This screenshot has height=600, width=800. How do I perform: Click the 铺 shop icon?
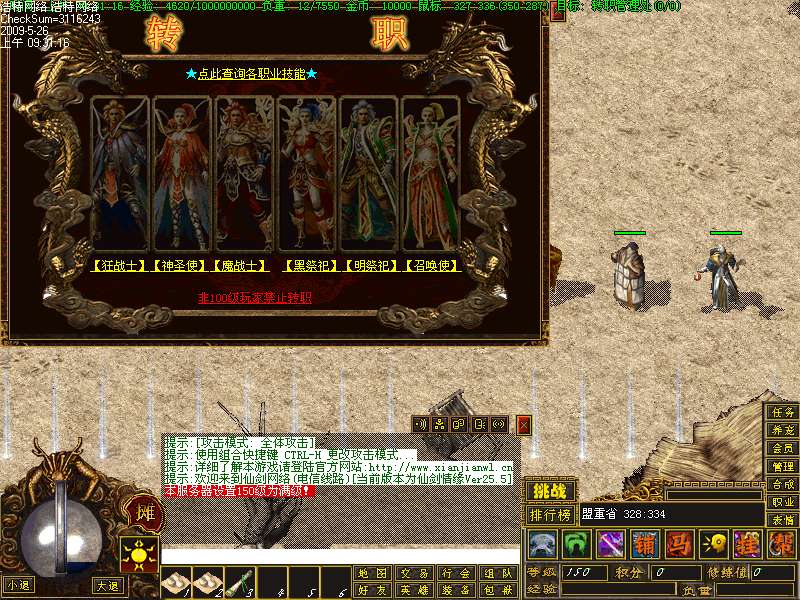(645, 545)
